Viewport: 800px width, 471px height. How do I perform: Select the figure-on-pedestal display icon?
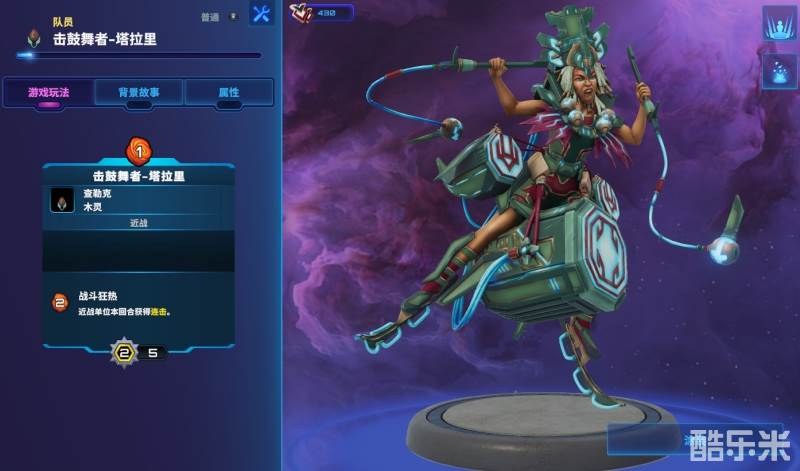click(x=778, y=23)
